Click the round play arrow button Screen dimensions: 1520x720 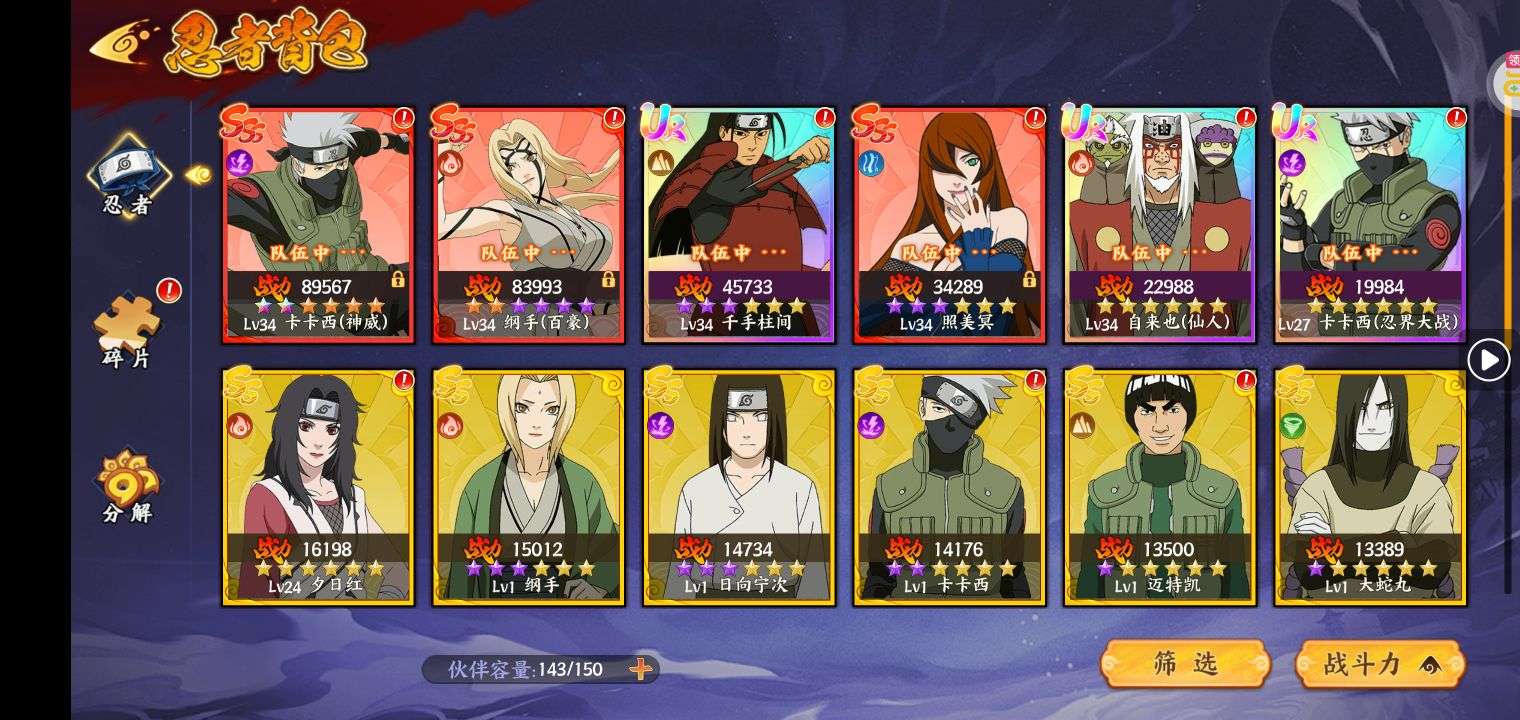click(1488, 360)
